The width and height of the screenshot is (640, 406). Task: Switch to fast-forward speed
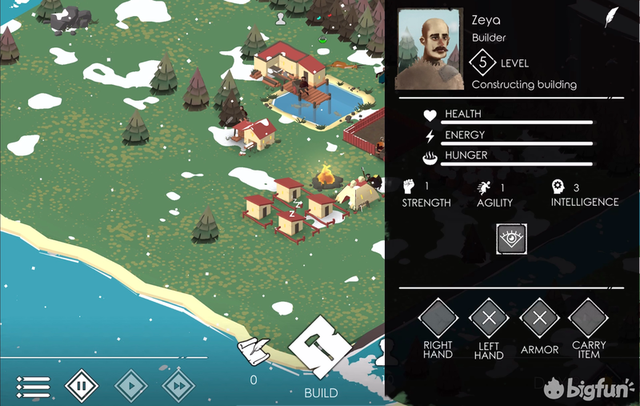point(177,385)
